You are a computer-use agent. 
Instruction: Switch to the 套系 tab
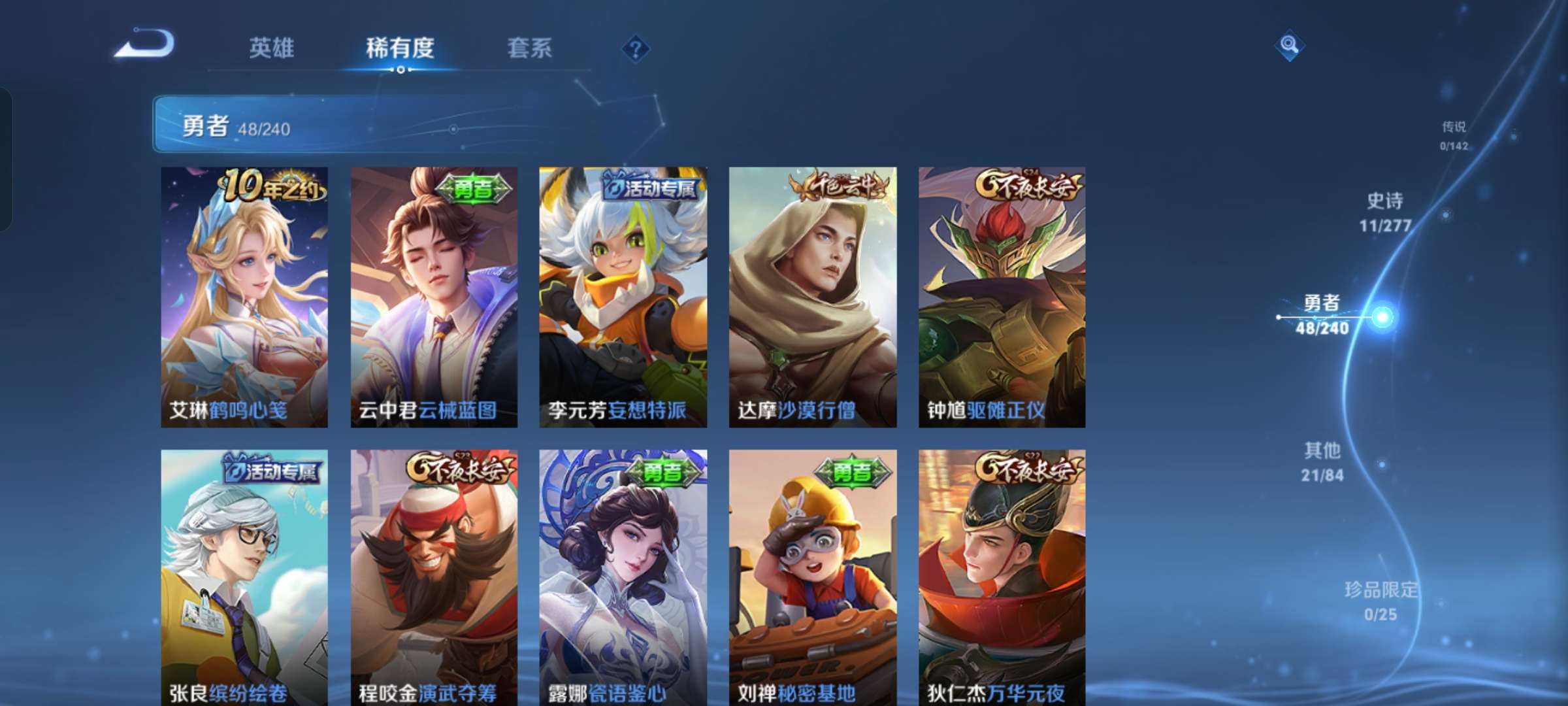(x=530, y=48)
